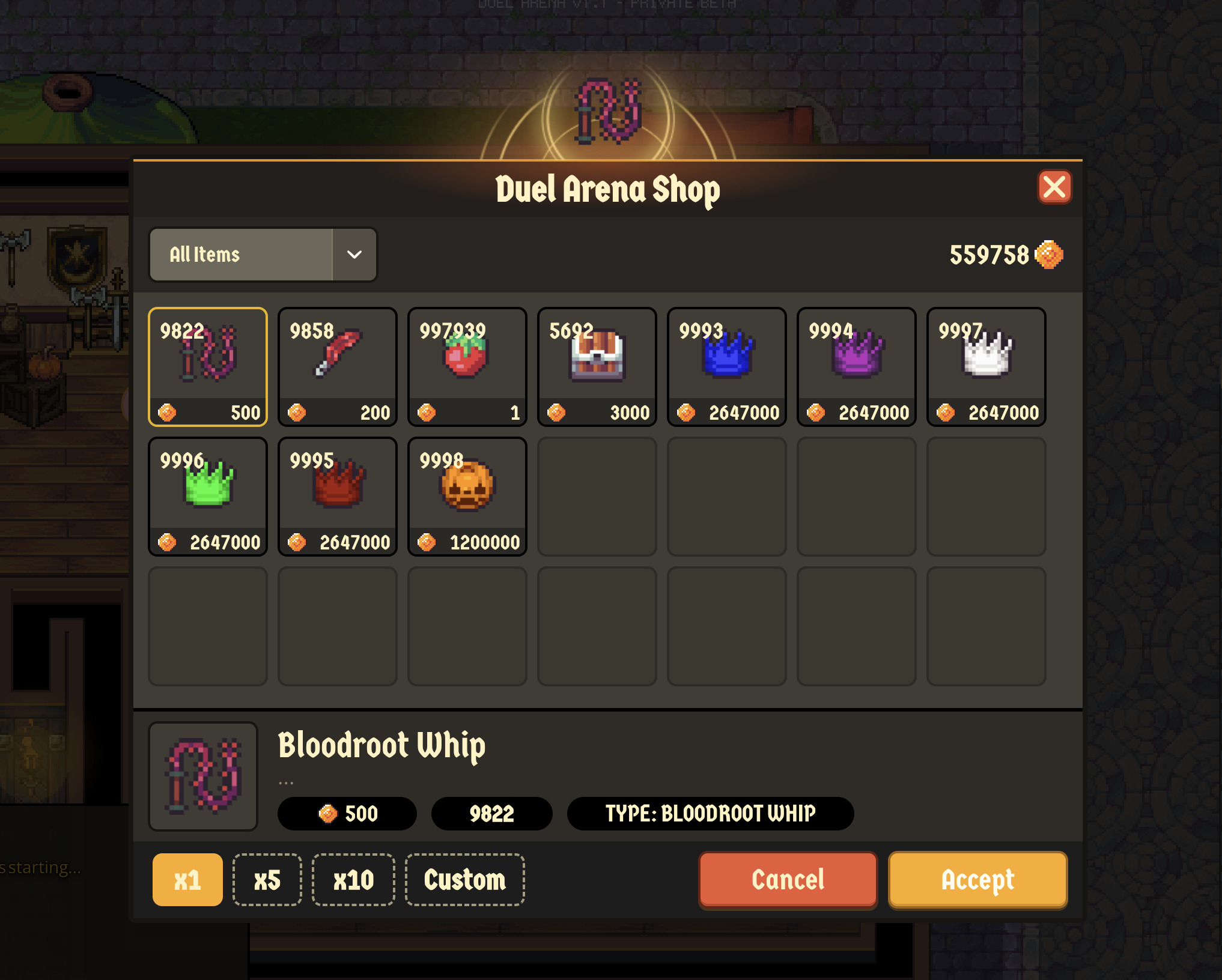
Task: Open the Custom quantity option
Action: pyautogui.click(x=465, y=880)
